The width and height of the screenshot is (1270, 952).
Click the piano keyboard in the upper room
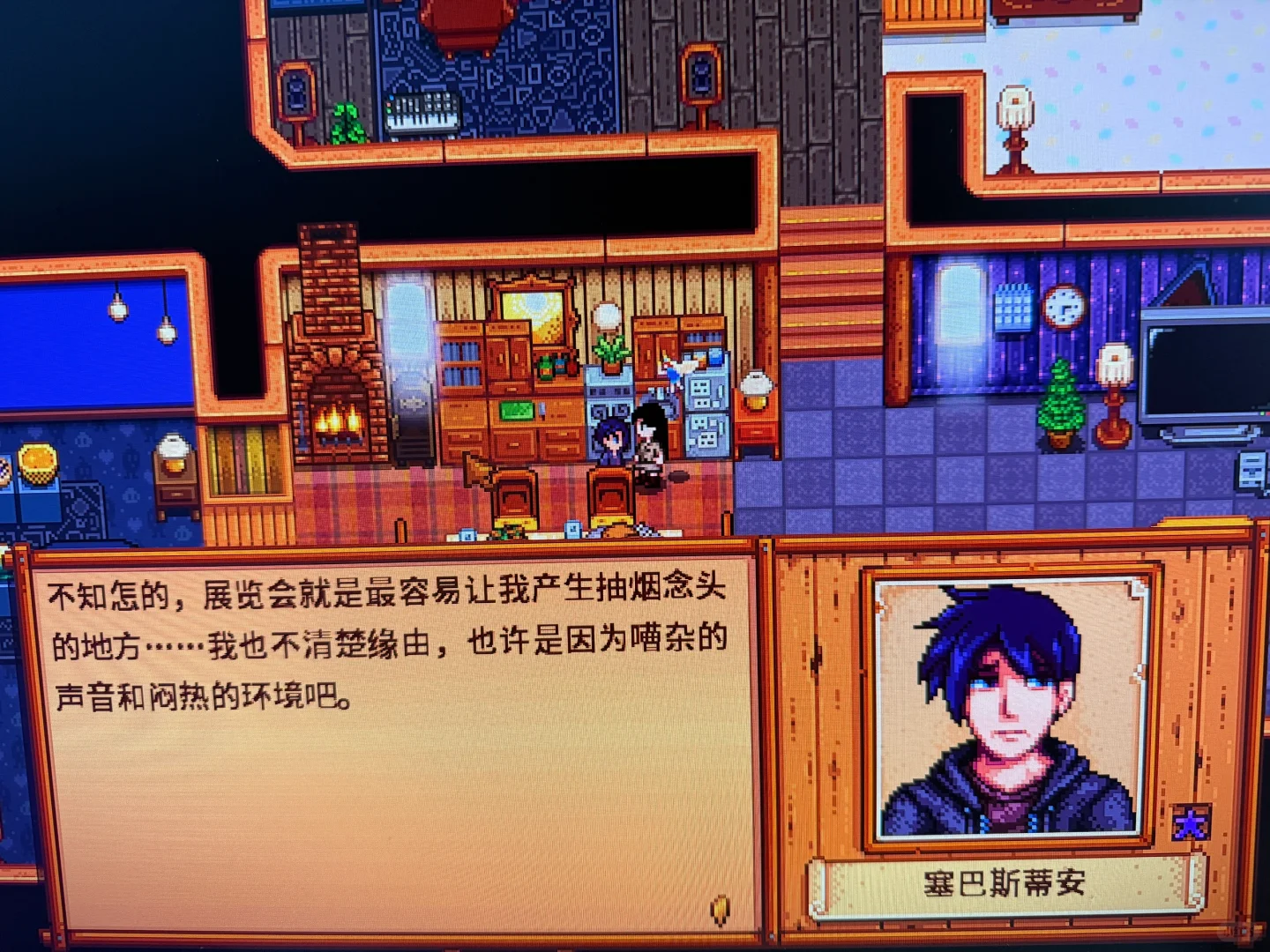[422, 115]
